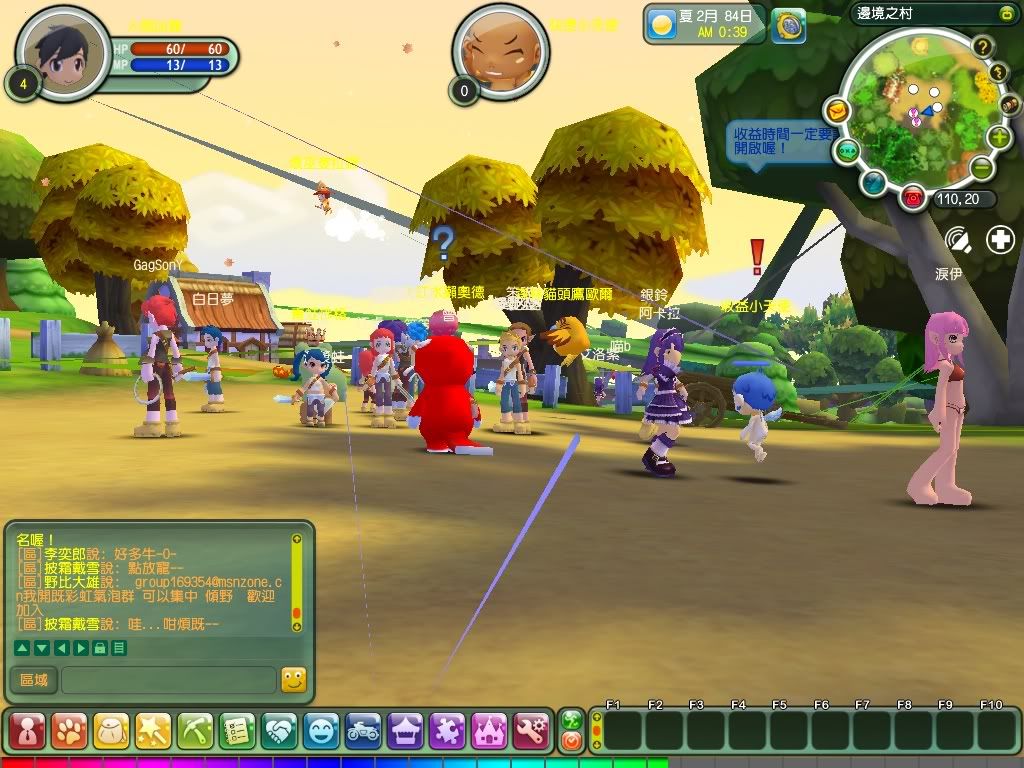Open the puzzle piece icon

pyautogui.click(x=447, y=731)
